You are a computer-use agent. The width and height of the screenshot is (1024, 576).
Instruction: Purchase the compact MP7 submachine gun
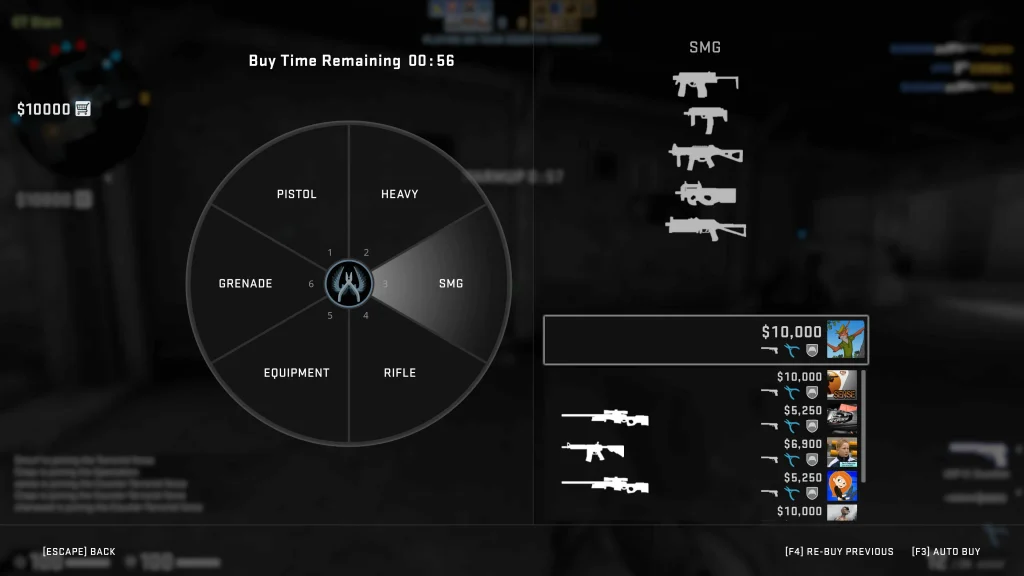705,119
